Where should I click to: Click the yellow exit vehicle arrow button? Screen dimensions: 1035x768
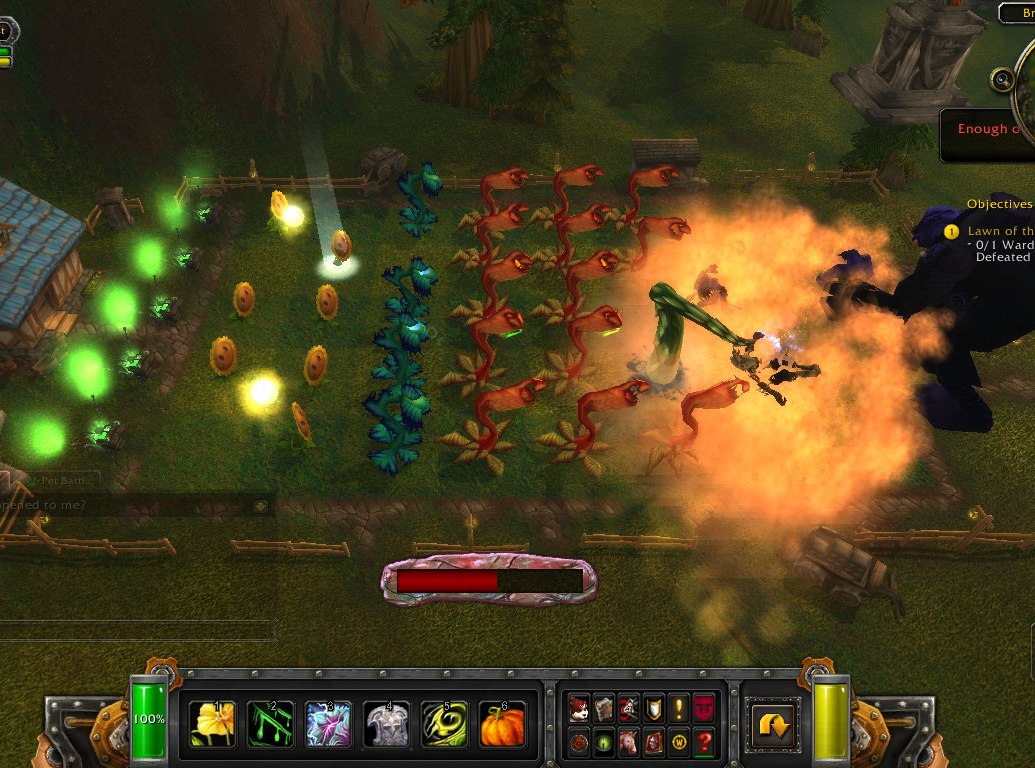[775, 724]
